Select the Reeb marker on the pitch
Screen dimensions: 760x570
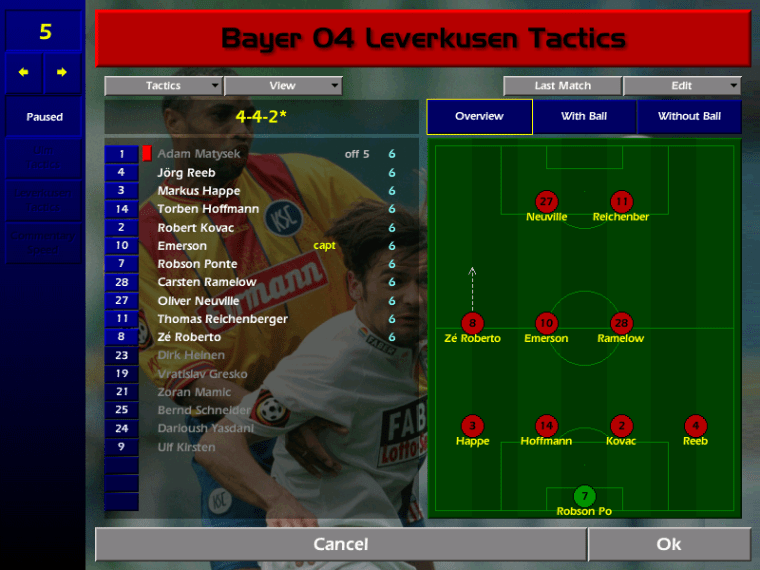click(695, 426)
